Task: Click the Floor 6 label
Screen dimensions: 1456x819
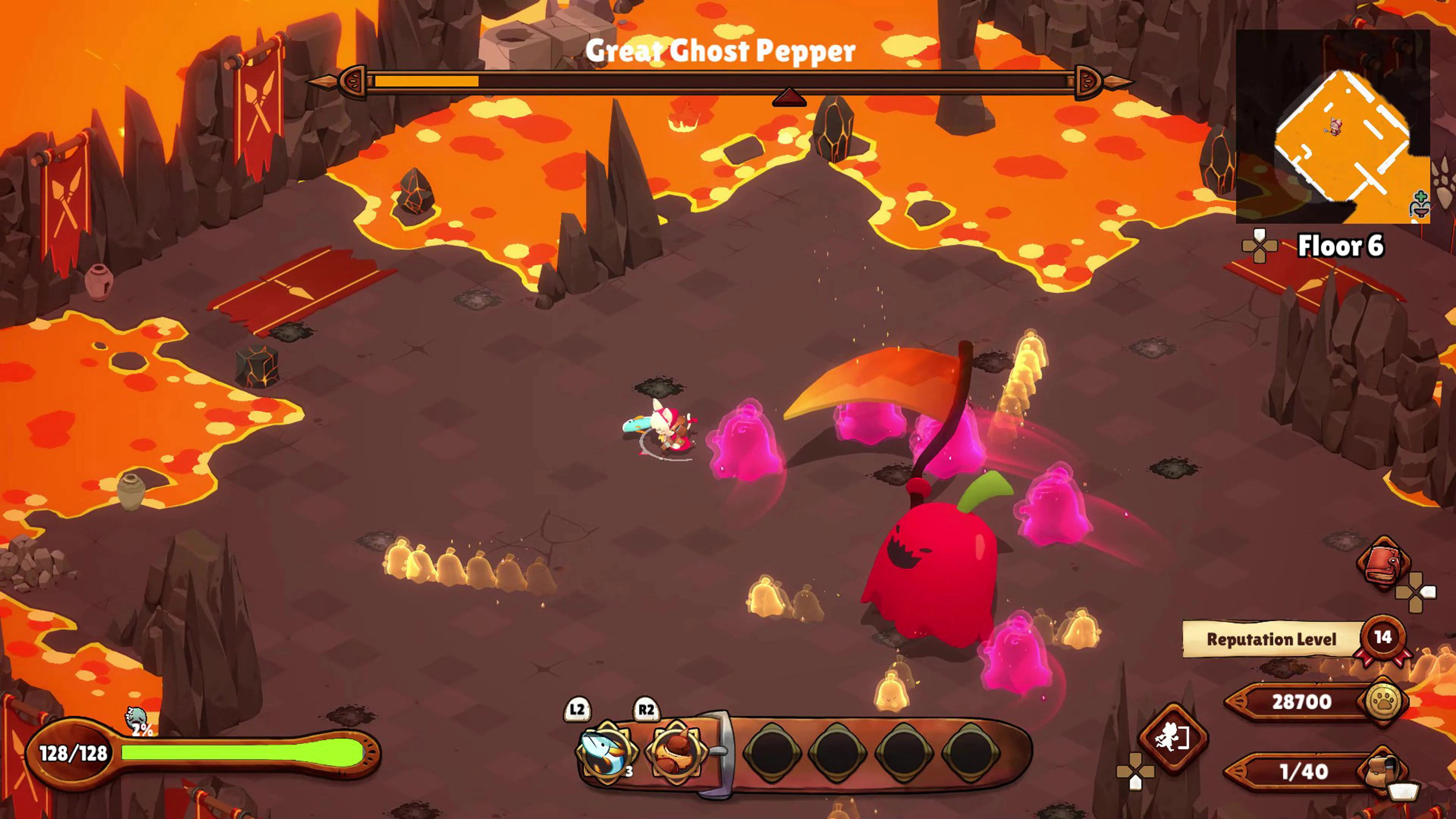Action: click(1341, 246)
